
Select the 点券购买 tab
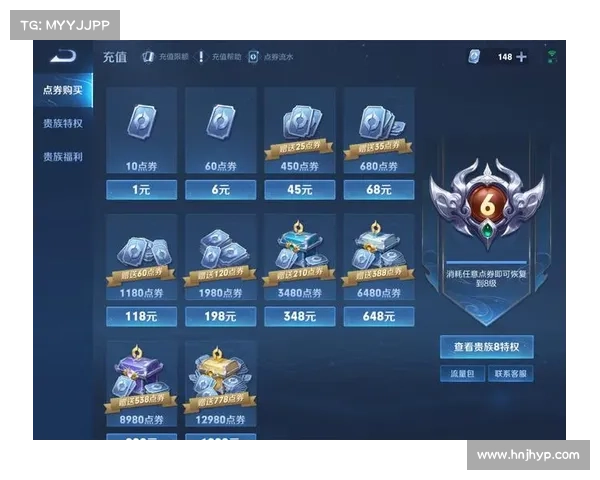coord(63,90)
